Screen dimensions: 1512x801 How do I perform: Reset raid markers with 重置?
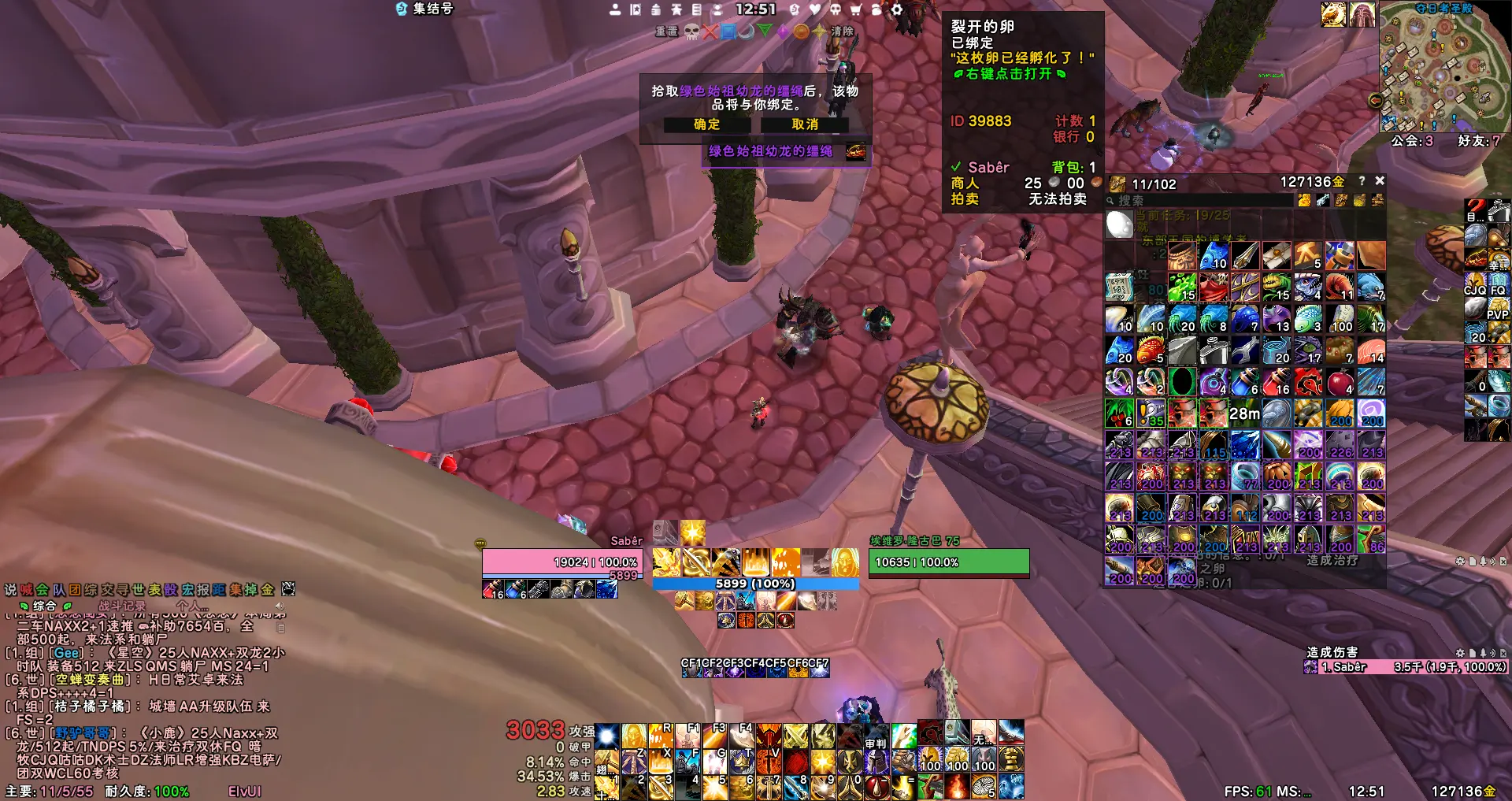pos(666,32)
